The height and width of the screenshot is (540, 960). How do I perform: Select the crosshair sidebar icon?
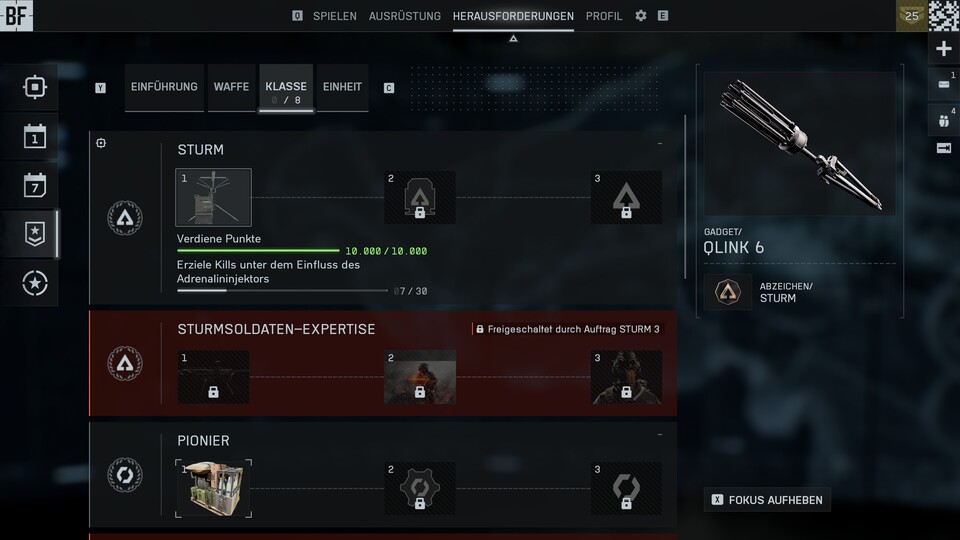tap(35, 87)
